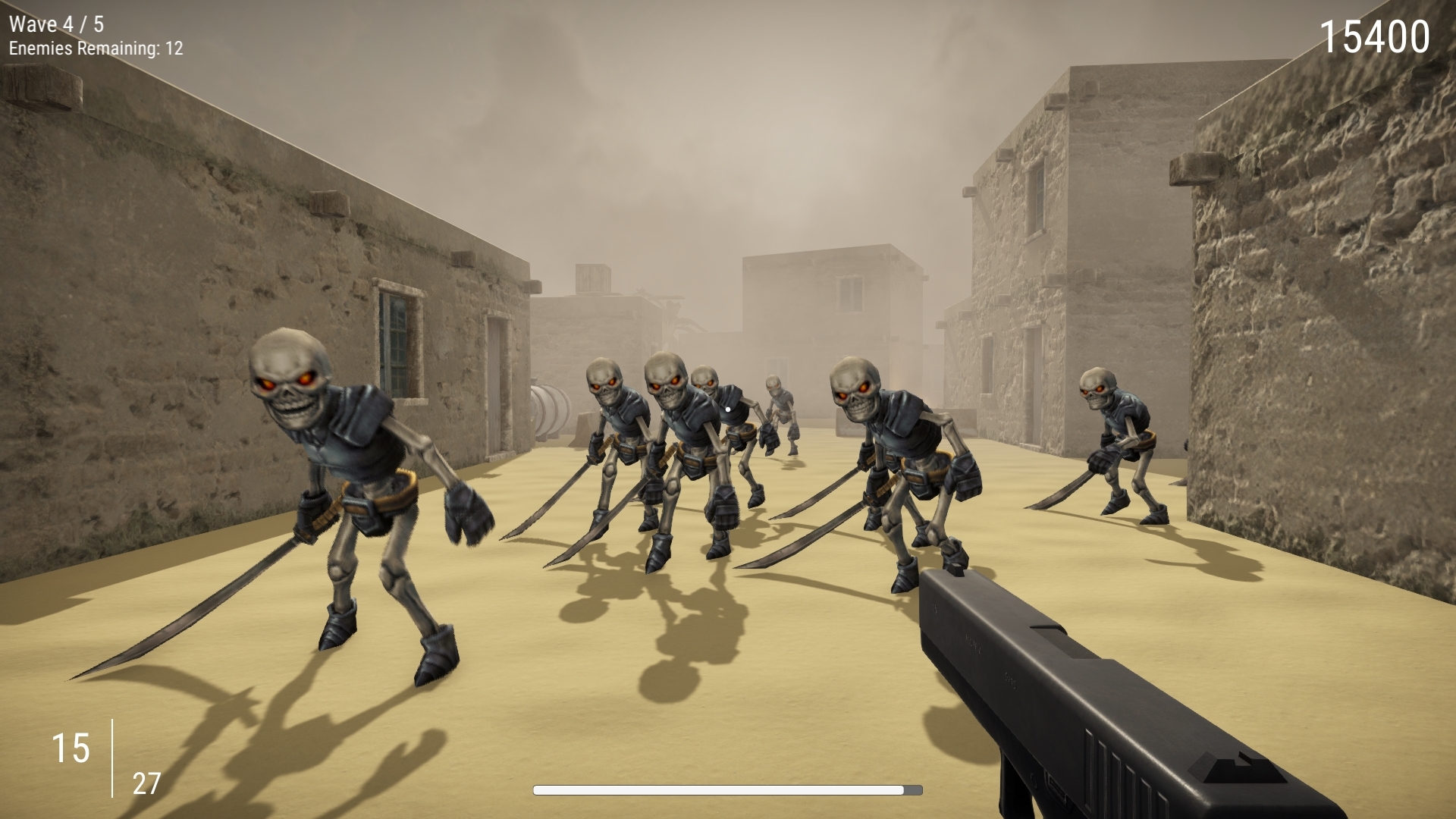Click the reserve ammo number 27
1456x819 pixels.
coord(146,781)
